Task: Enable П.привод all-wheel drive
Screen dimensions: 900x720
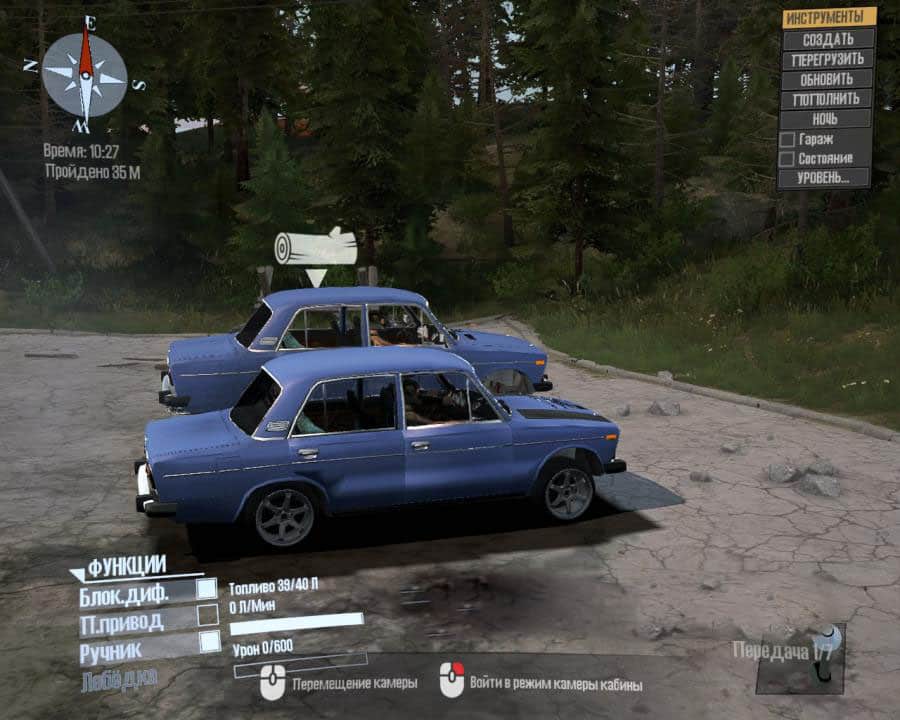Action: 207,616
